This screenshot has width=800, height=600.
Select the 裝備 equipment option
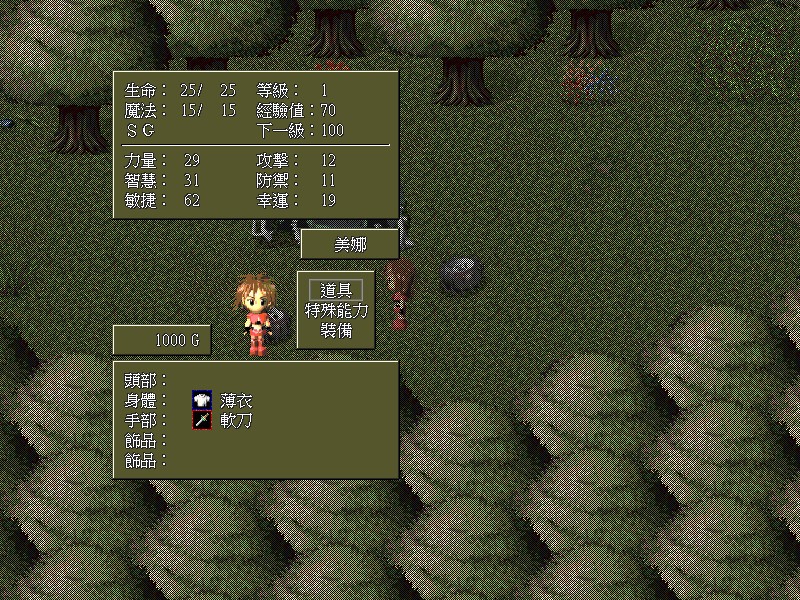click(x=336, y=330)
